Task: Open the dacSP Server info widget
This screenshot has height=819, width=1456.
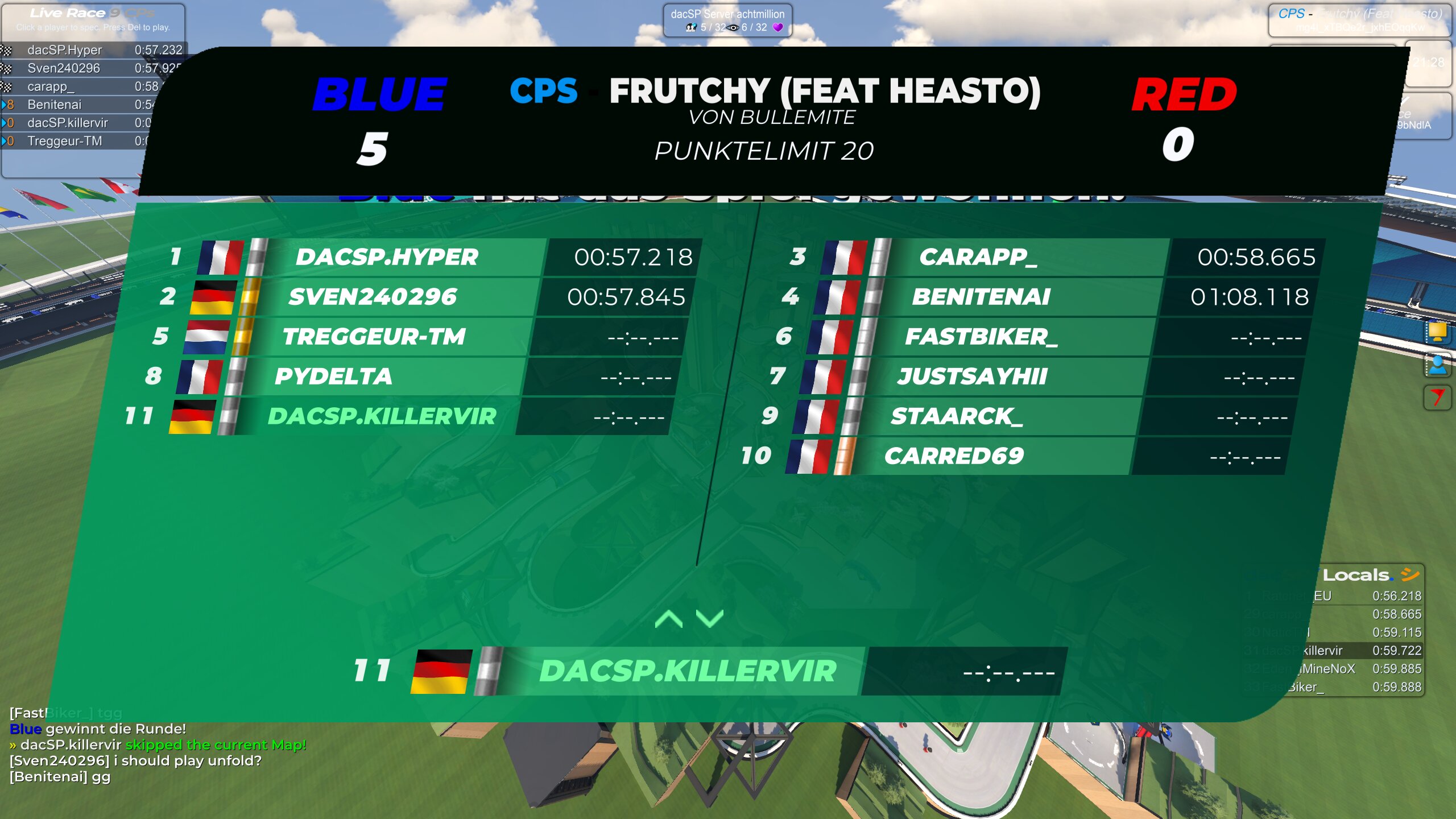Action: tap(727, 20)
